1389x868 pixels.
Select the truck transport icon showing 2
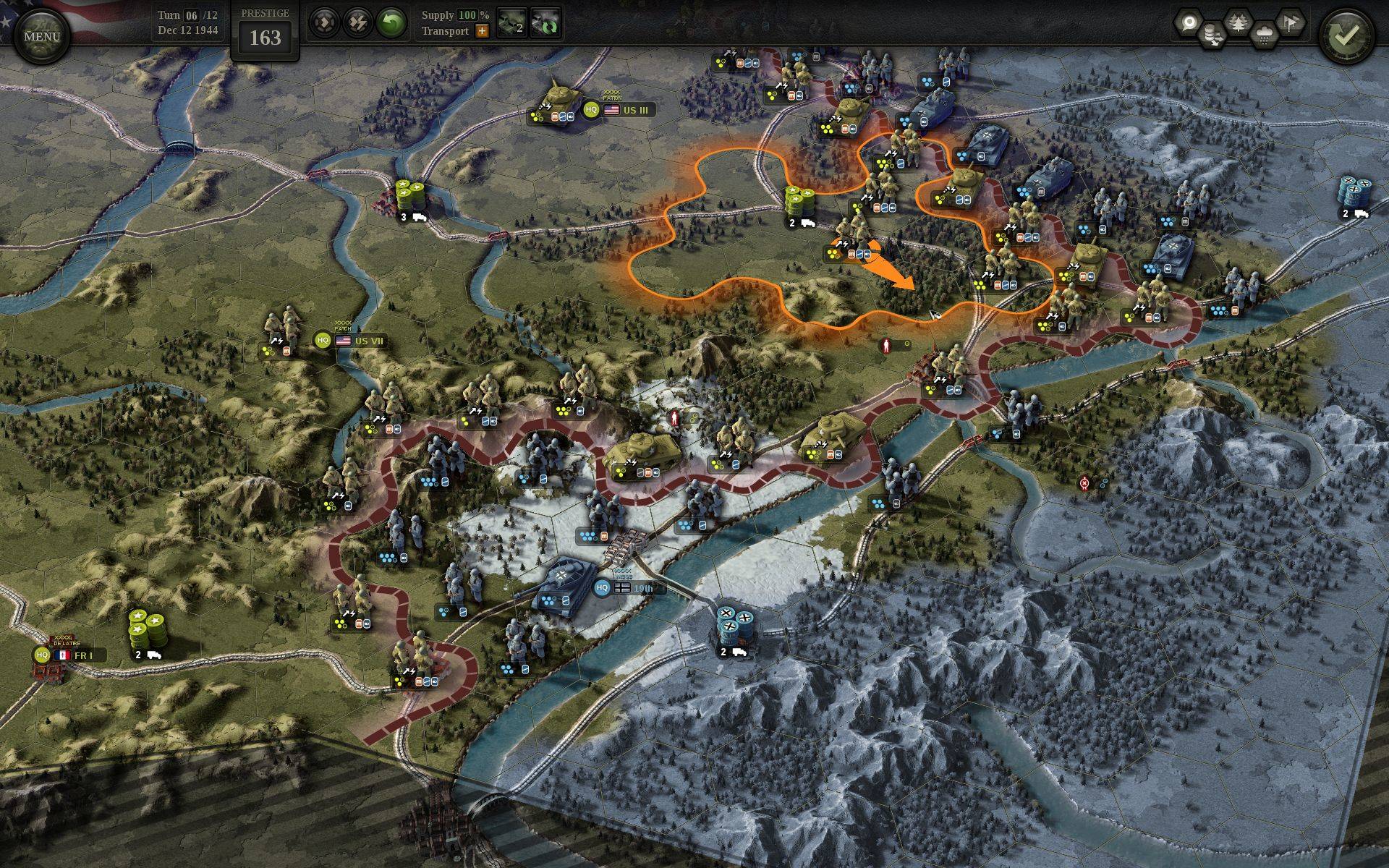(x=513, y=24)
